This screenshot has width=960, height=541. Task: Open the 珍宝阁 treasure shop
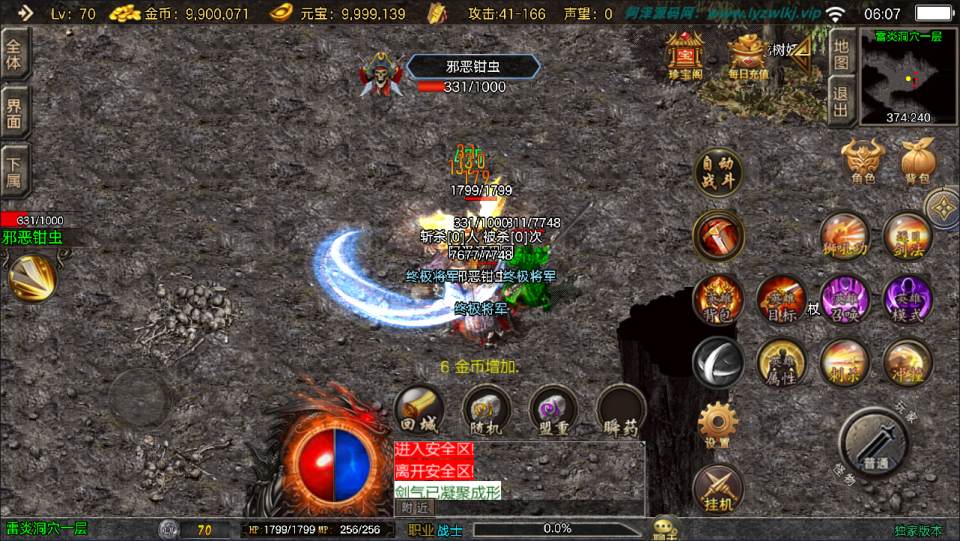click(685, 55)
